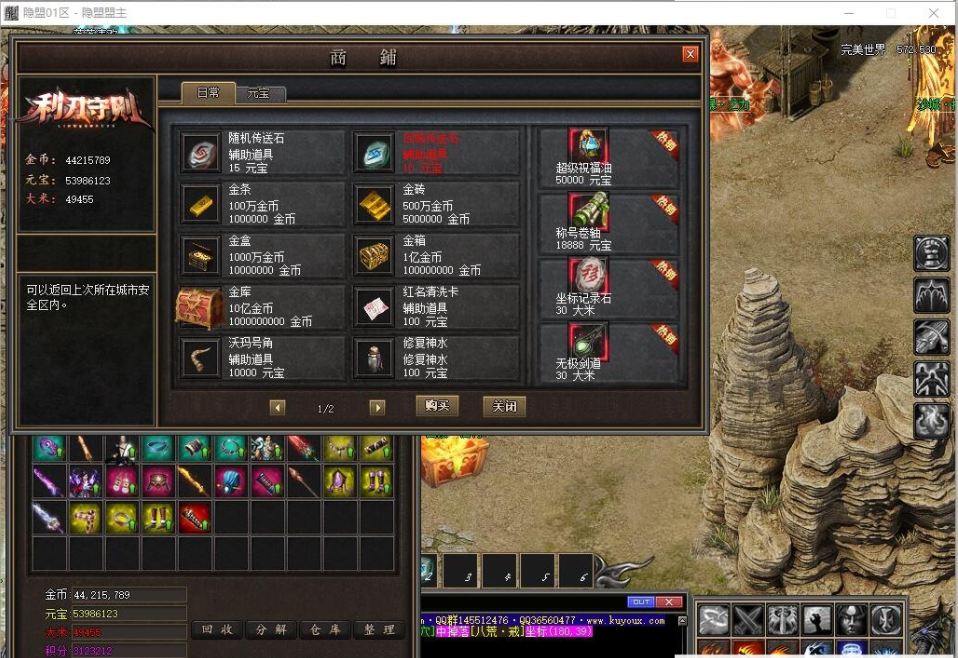Screen dimensions: 958x658
Task: Switch to the 元宝 shop tab
Action: tap(259, 93)
